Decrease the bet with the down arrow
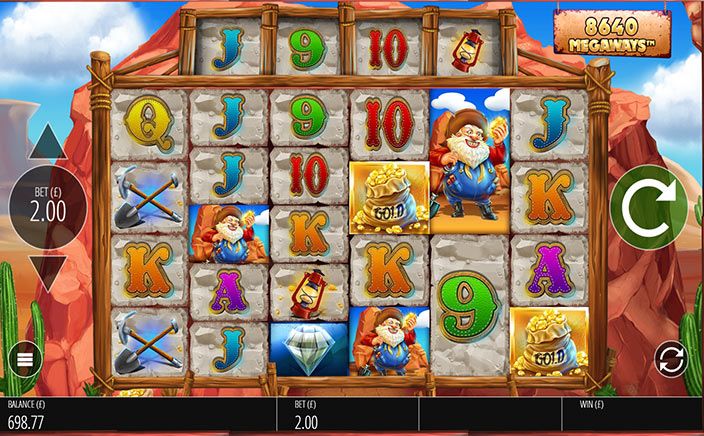Image resolution: width=704 pixels, height=436 pixels. click(x=47, y=271)
